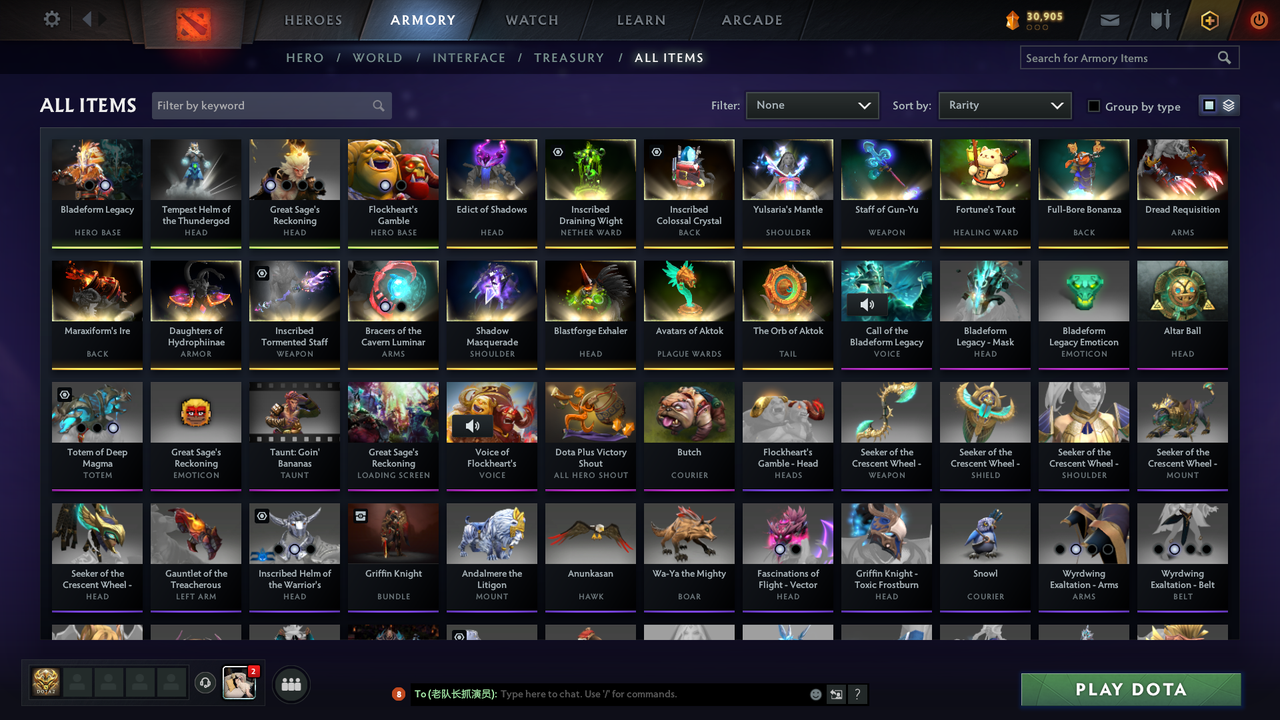Screen dimensions: 1280x720
Task: Switch to stacked layers view mode
Action: click(x=1227, y=104)
